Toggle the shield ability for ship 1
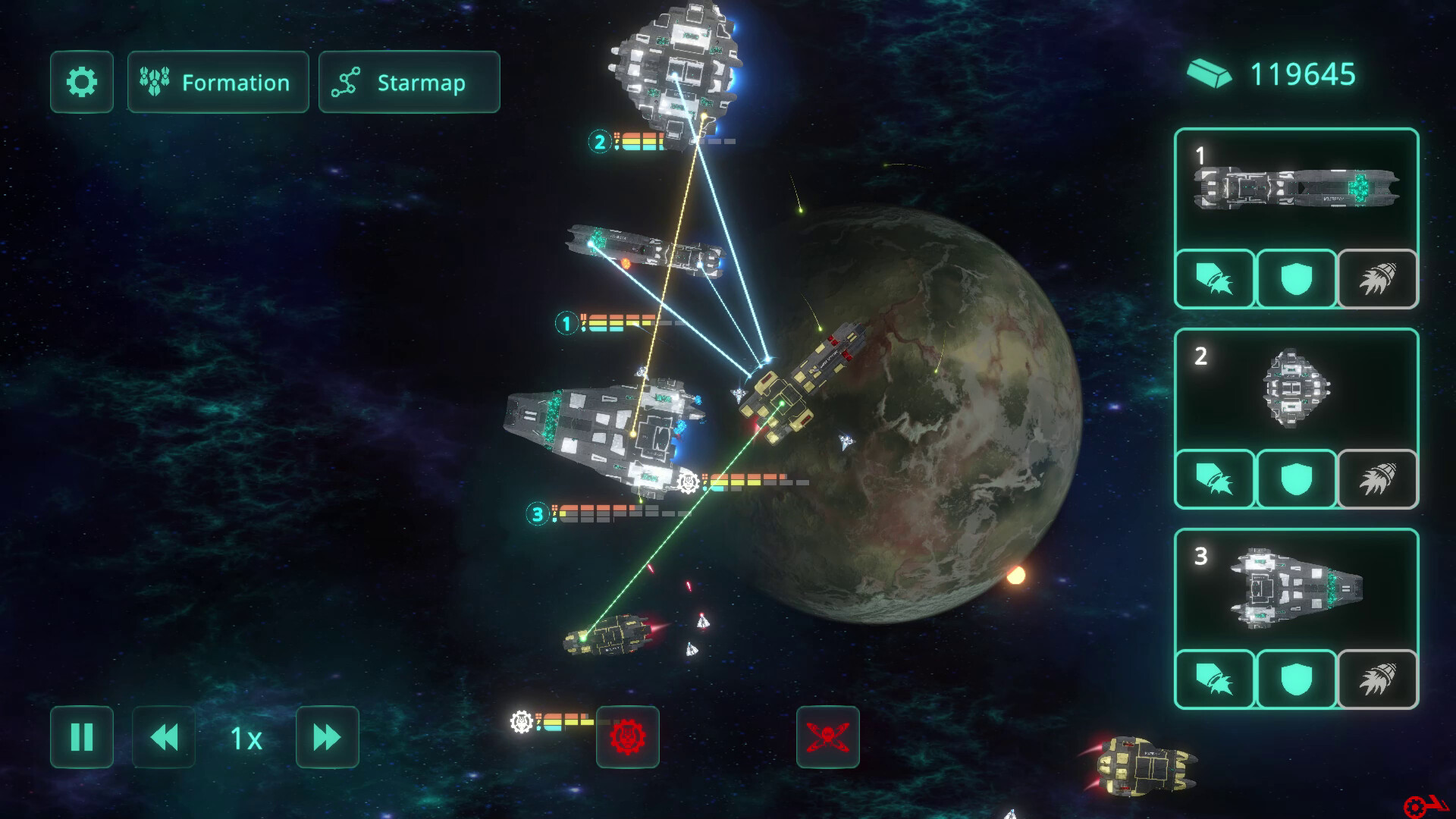Image resolution: width=1456 pixels, height=819 pixels. pyautogui.click(x=1296, y=278)
